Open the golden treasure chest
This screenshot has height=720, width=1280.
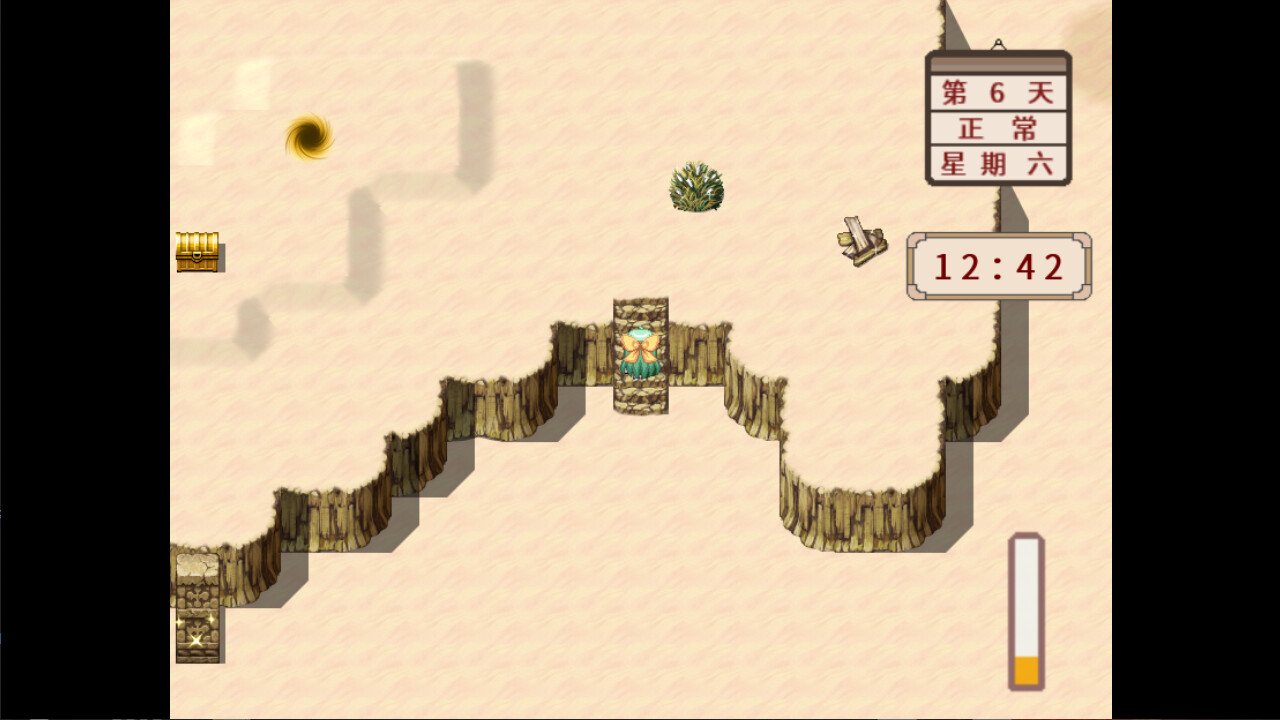coord(197,250)
